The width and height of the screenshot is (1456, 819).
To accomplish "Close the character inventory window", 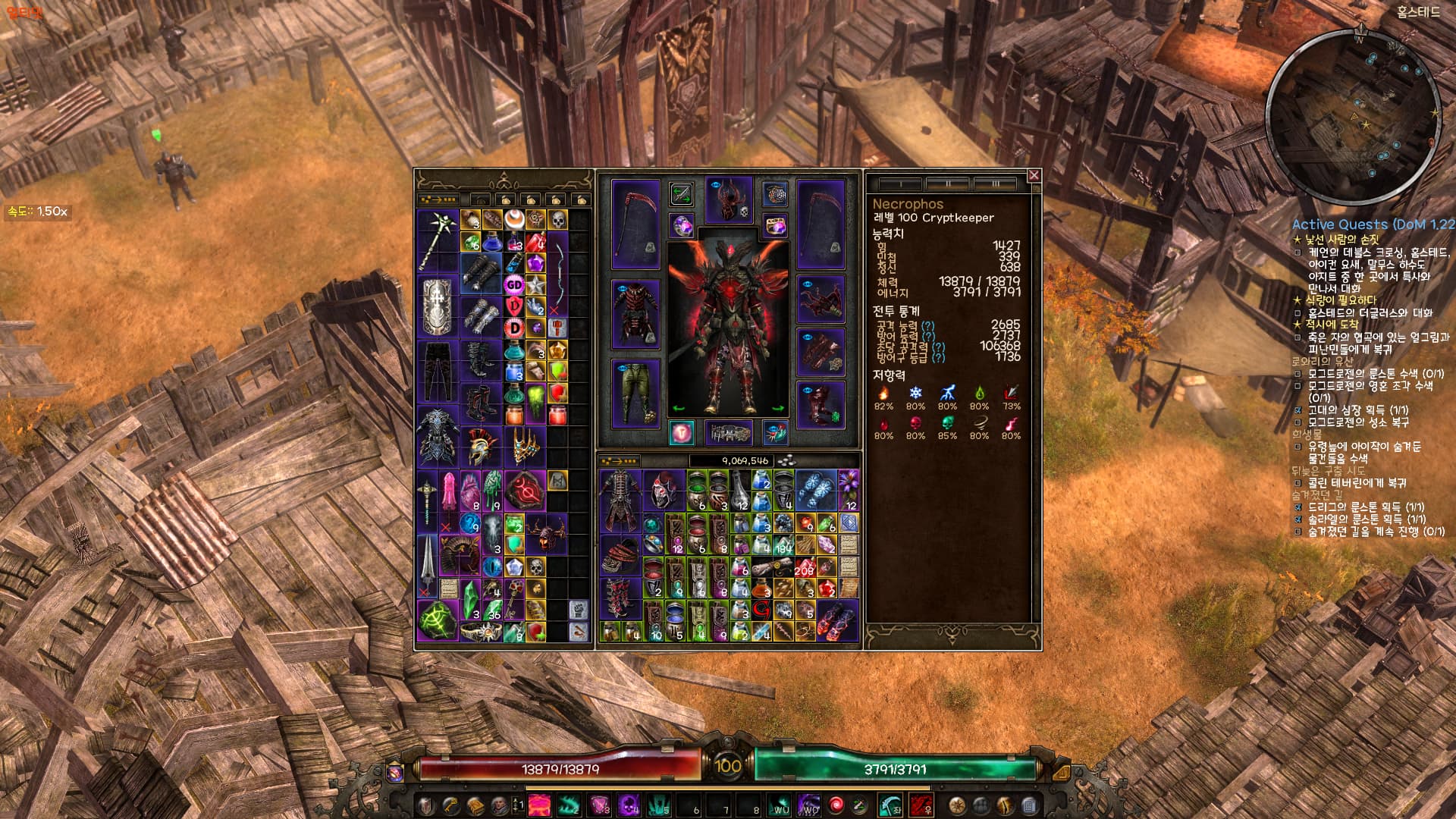I will (1033, 175).
